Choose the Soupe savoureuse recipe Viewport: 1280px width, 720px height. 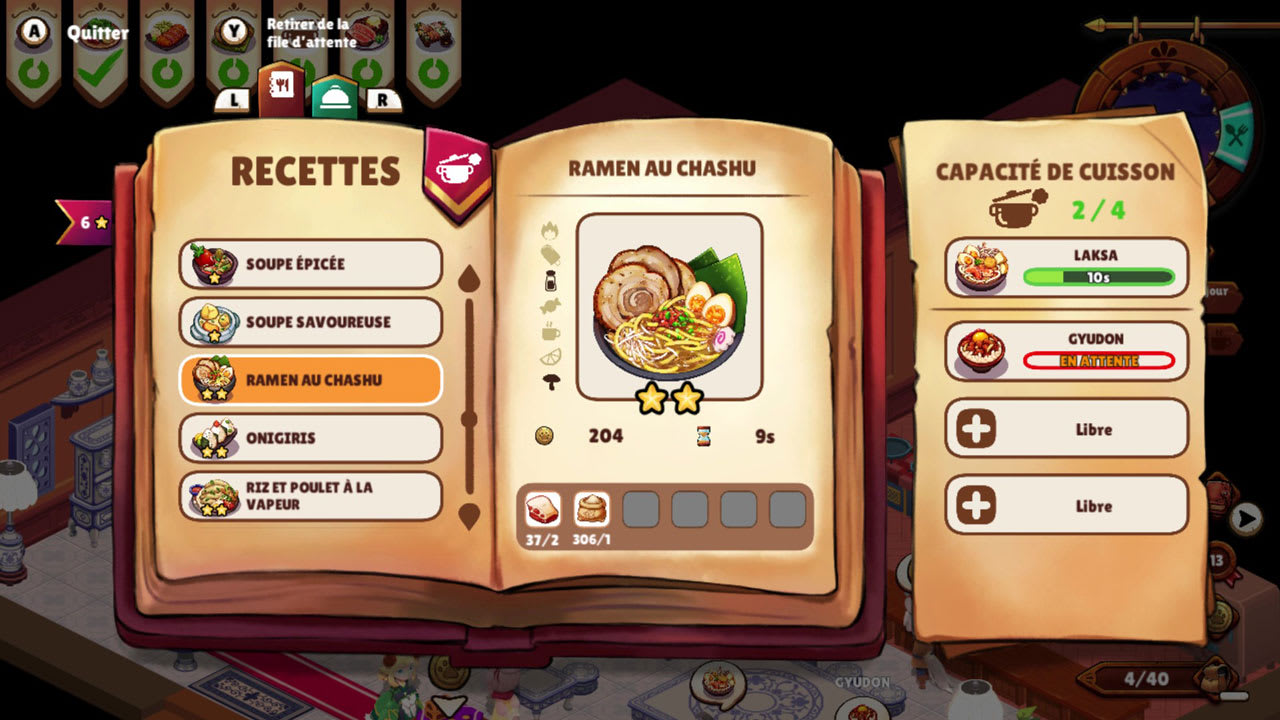pos(311,322)
